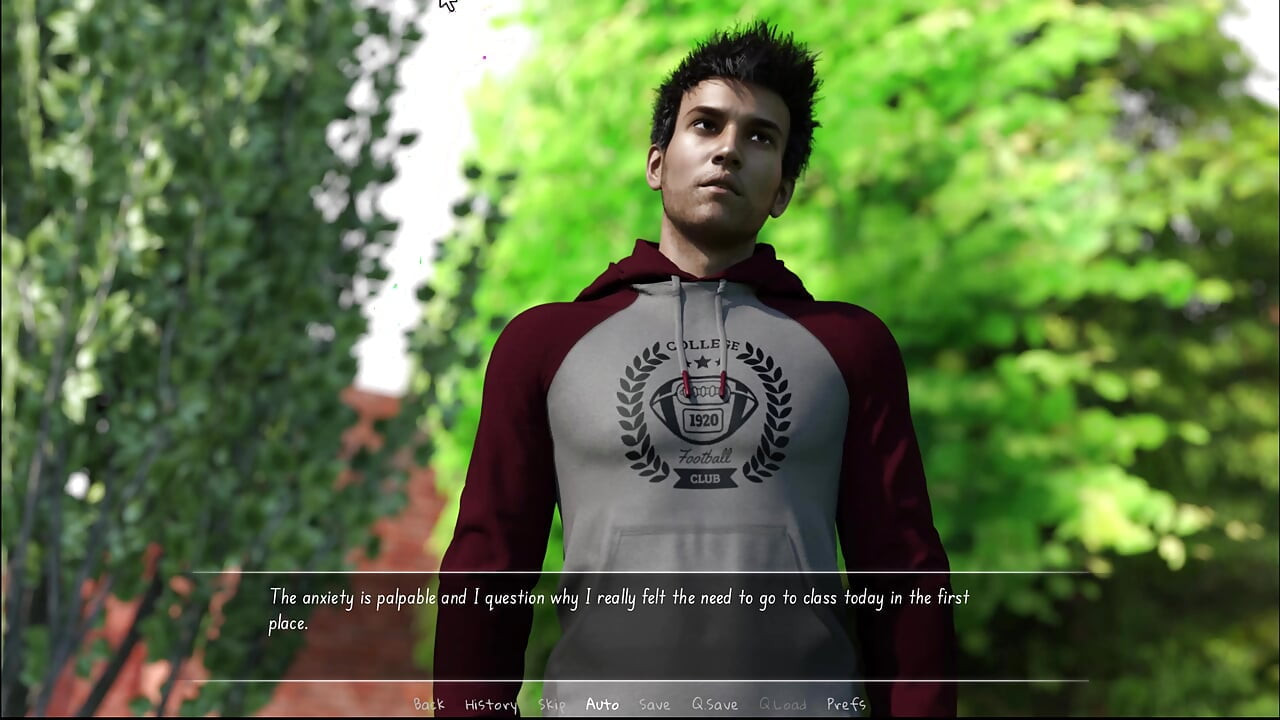The width and height of the screenshot is (1280, 720).
Task: Toggle Auto advance mode
Action: coord(602,704)
